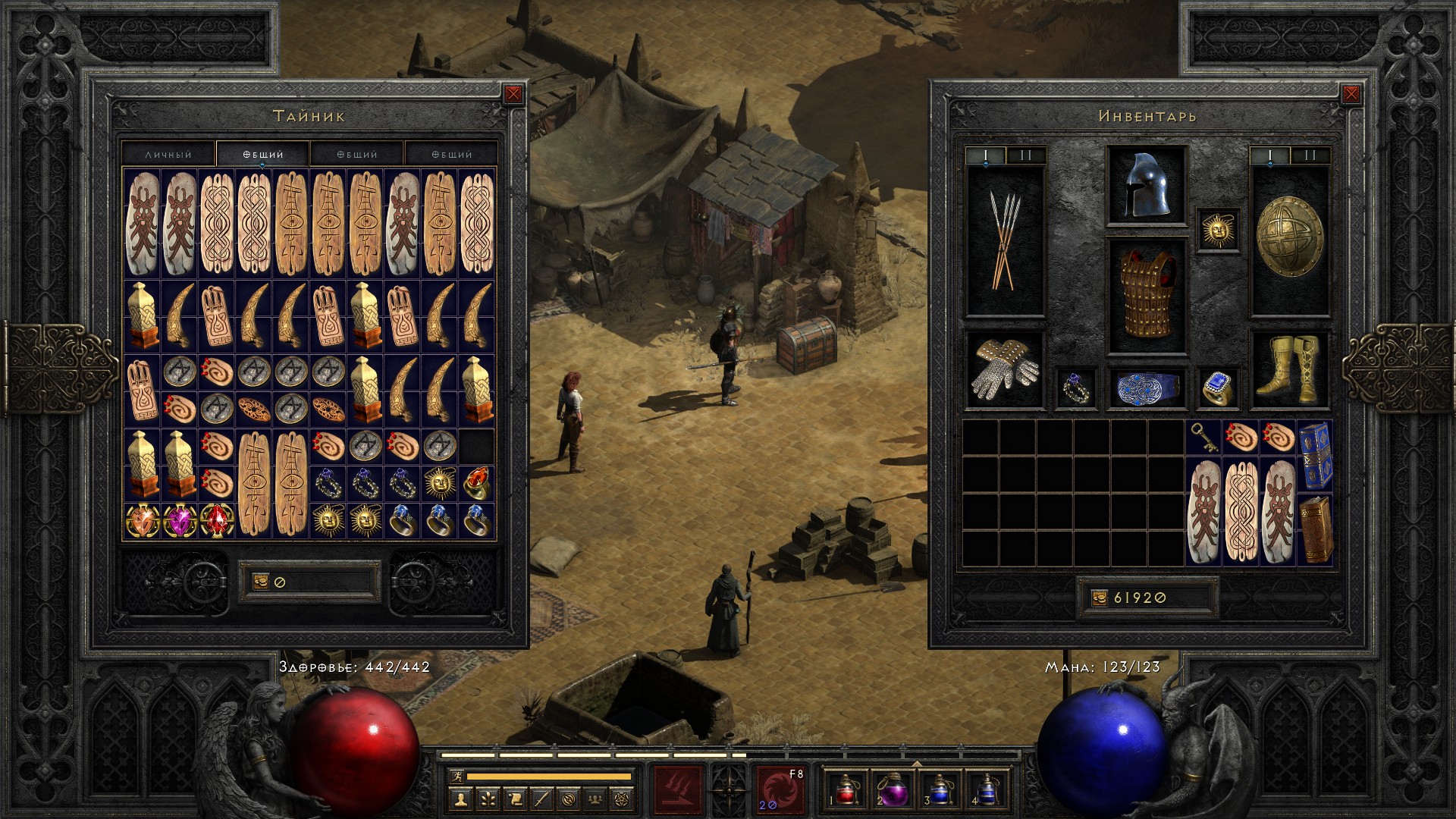
Task: Select the equipped body armor slot
Action: tap(1146, 296)
